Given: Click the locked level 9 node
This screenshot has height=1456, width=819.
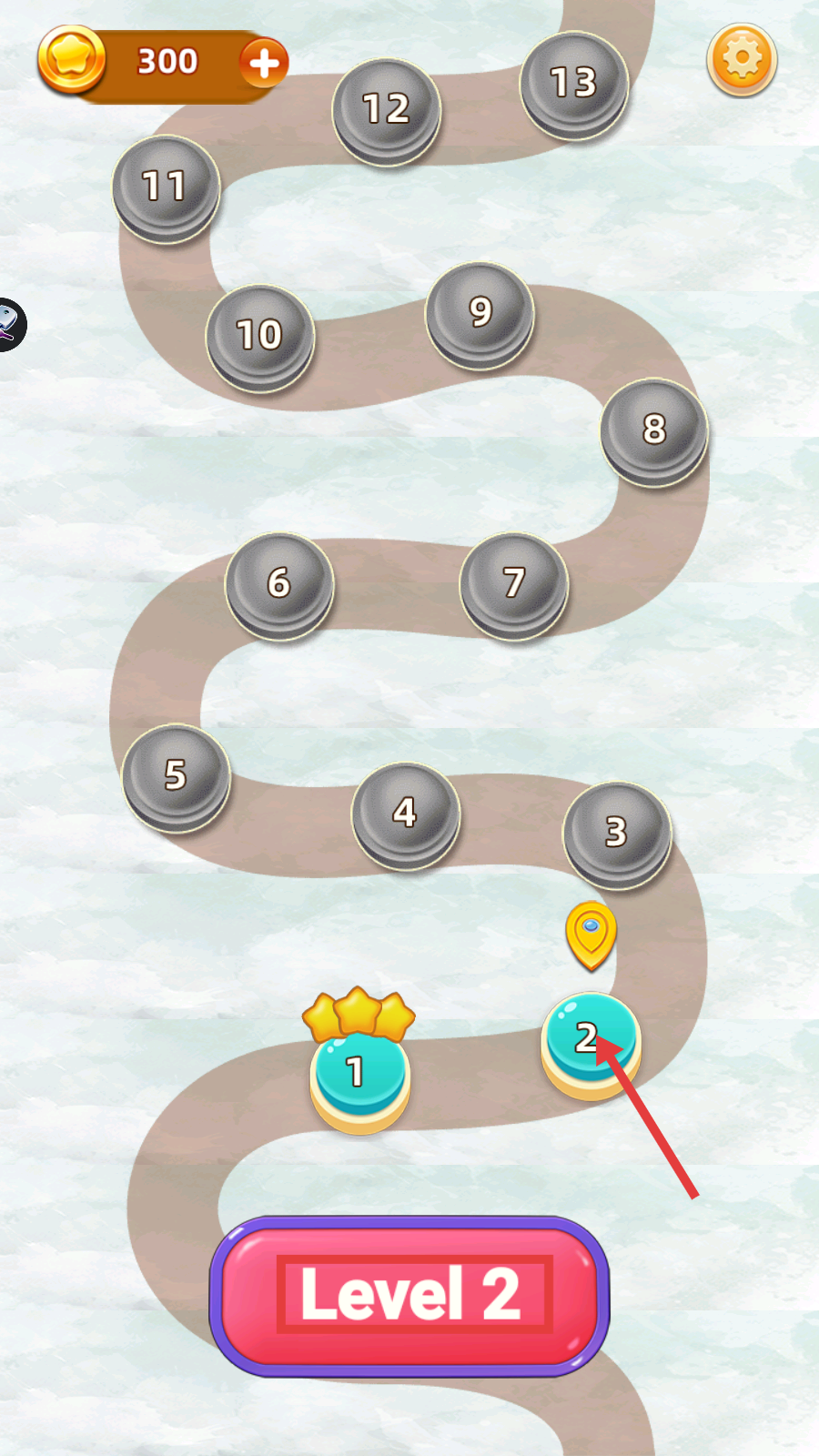Looking at the screenshot, I should [480, 313].
